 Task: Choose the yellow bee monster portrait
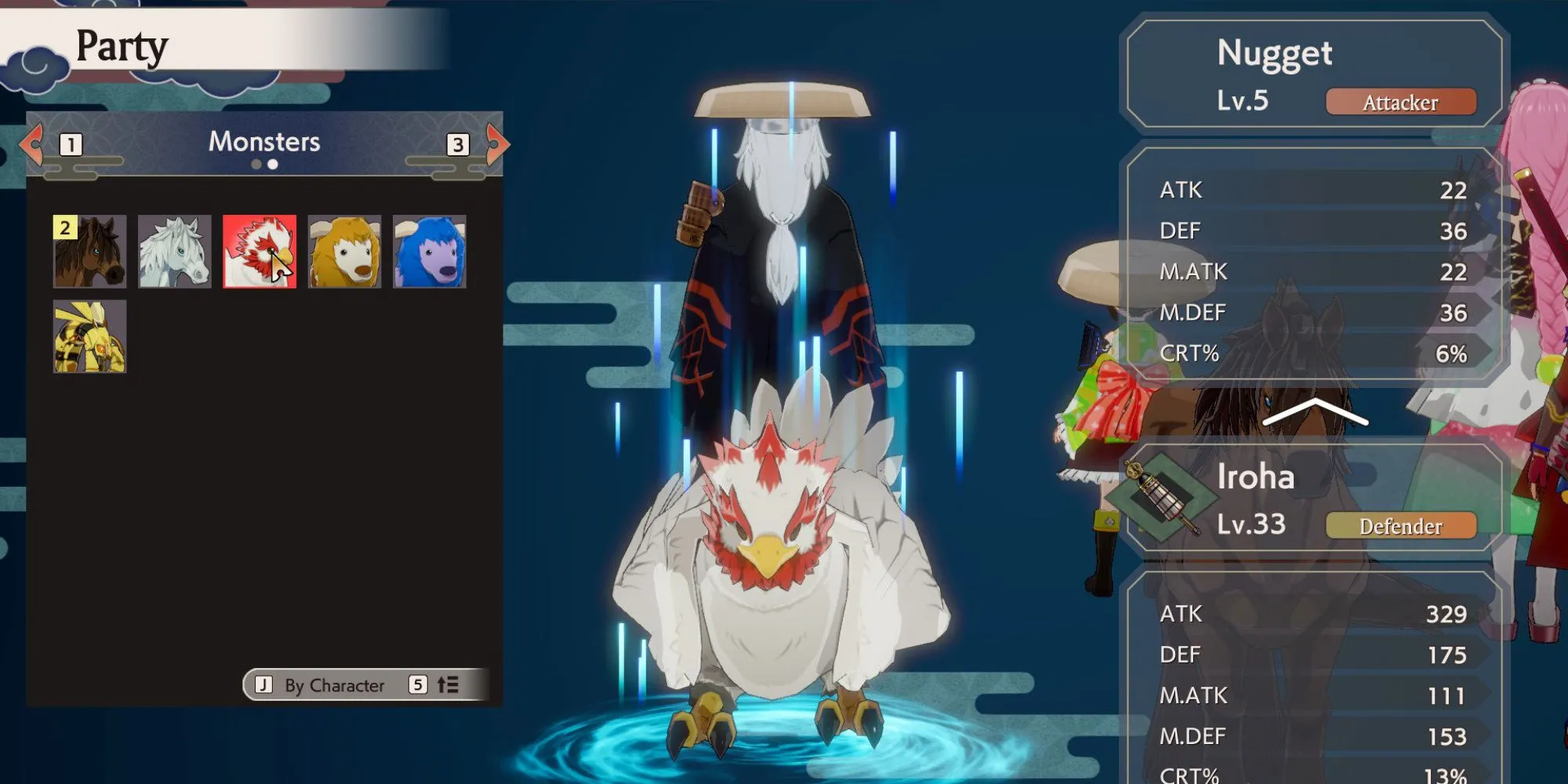pos(89,336)
